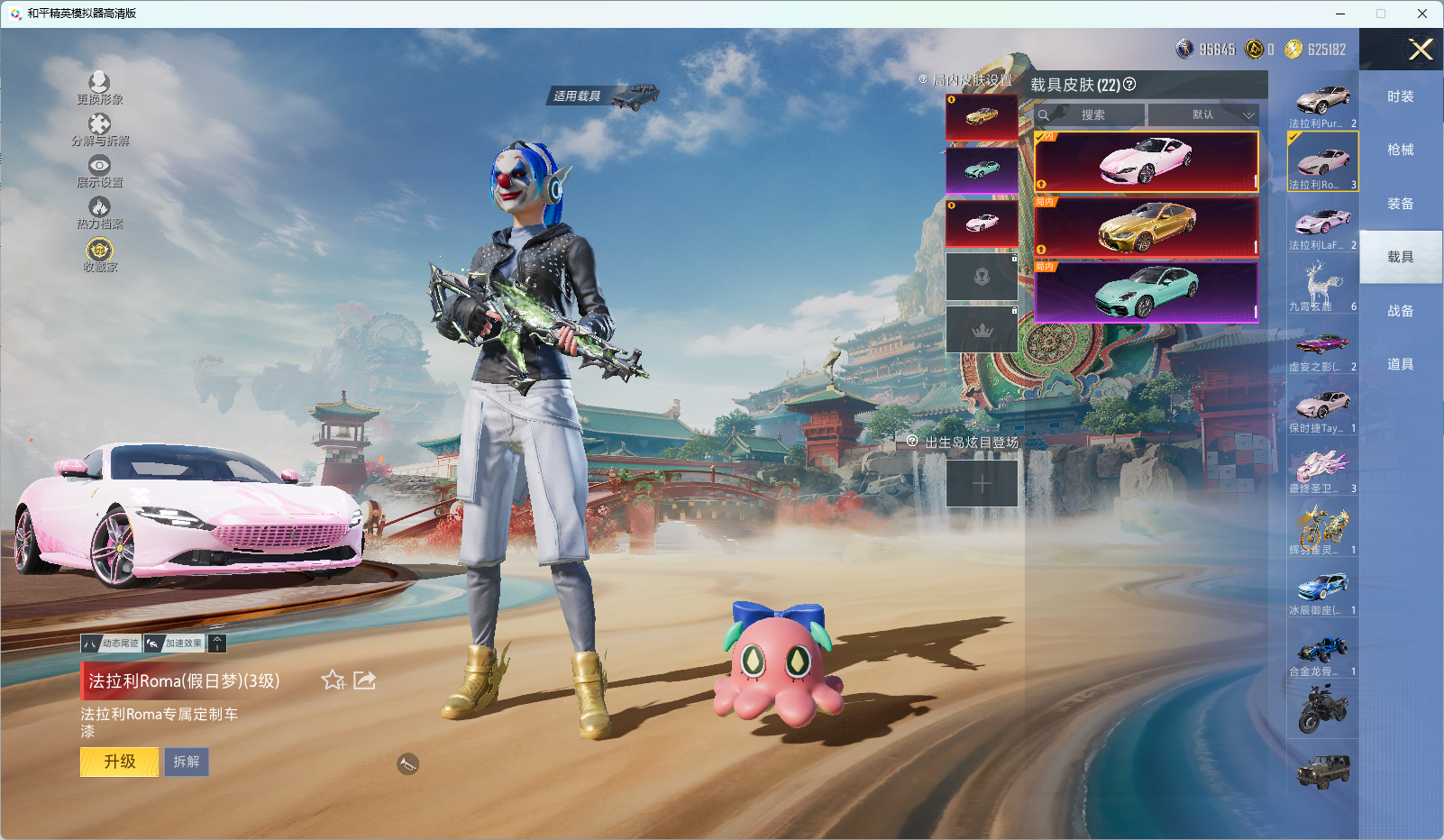Close the inventory with the X button

[1421, 50]
